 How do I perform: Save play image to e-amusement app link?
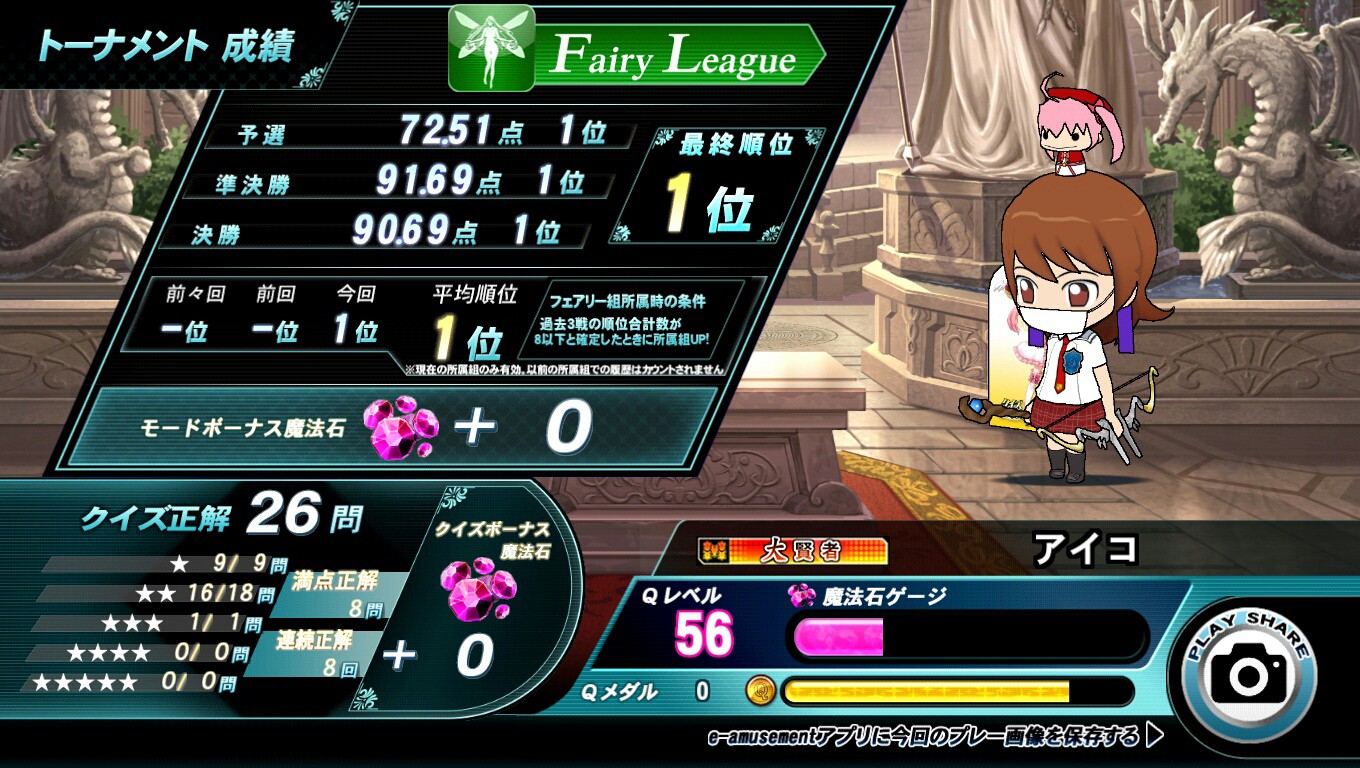(934, 738)
